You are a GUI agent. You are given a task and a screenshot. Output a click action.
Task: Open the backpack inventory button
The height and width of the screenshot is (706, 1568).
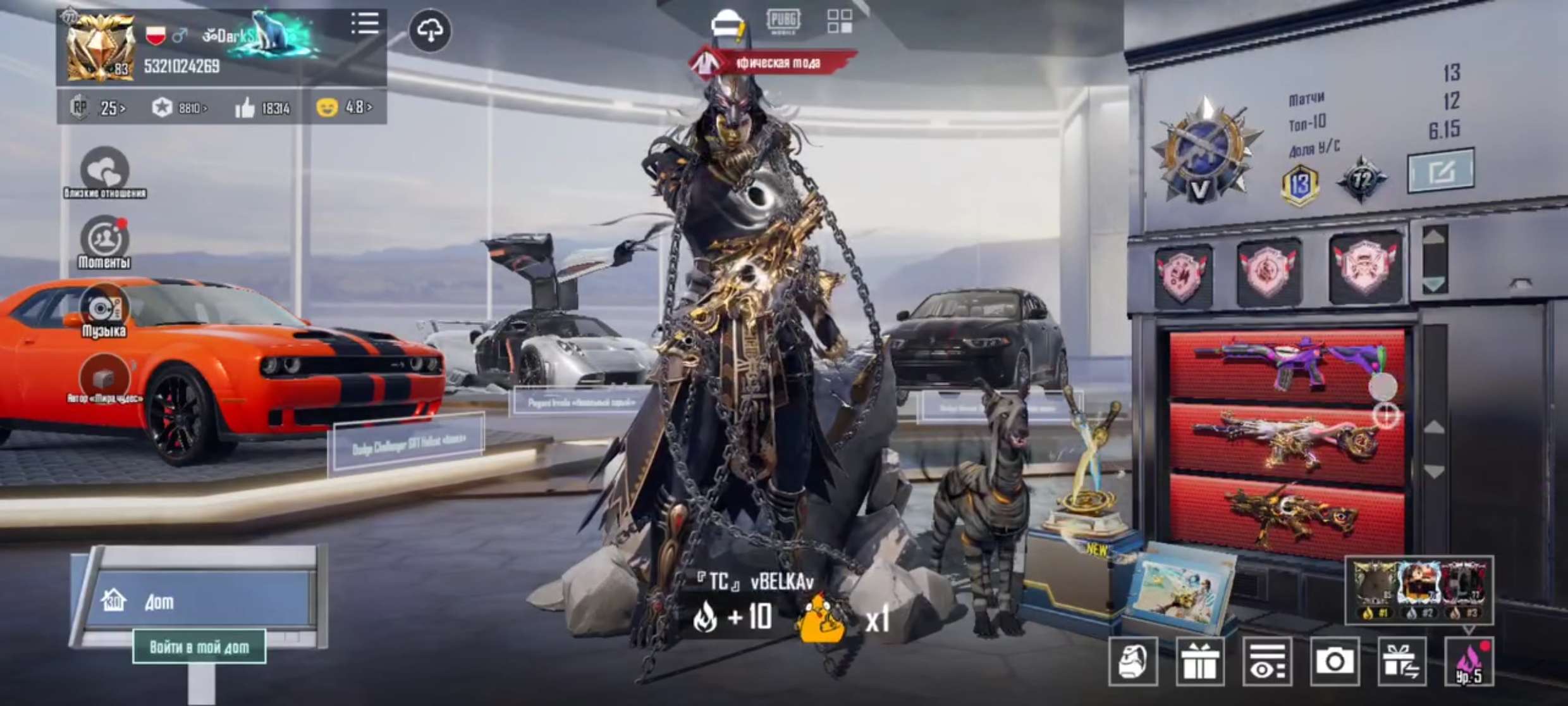coord(1133,662)
